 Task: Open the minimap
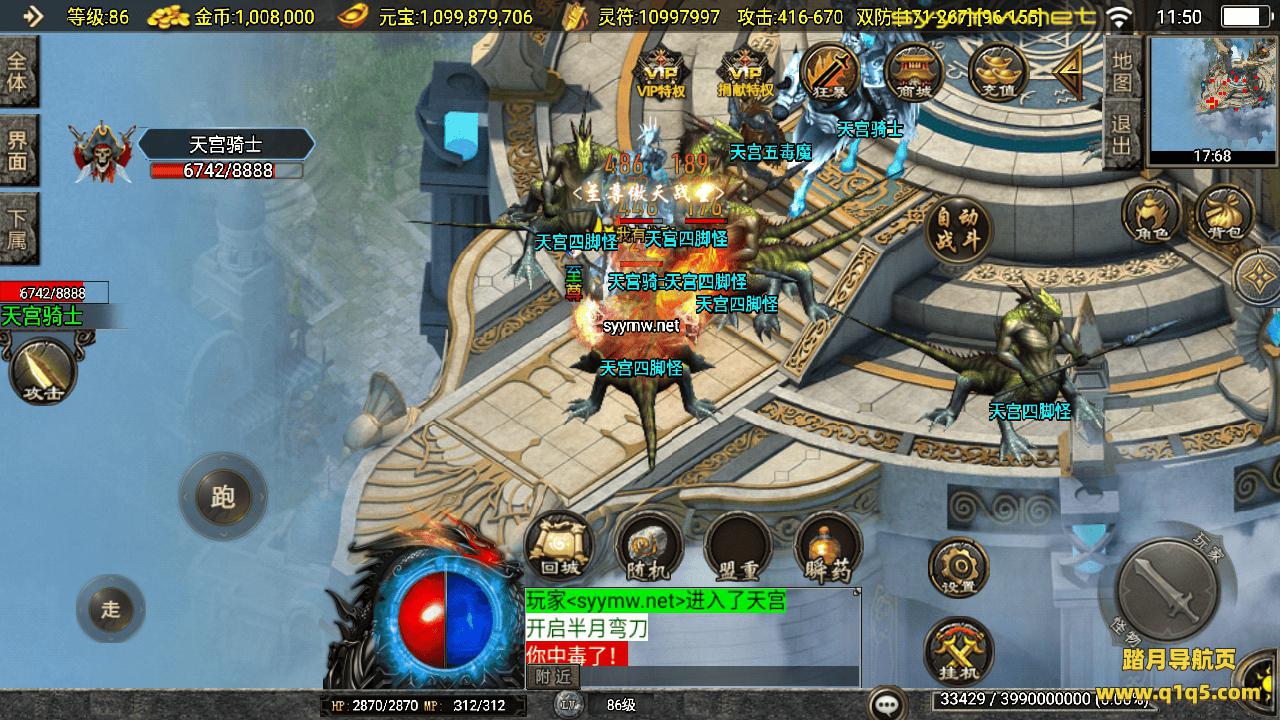(x=1212, y=100)
